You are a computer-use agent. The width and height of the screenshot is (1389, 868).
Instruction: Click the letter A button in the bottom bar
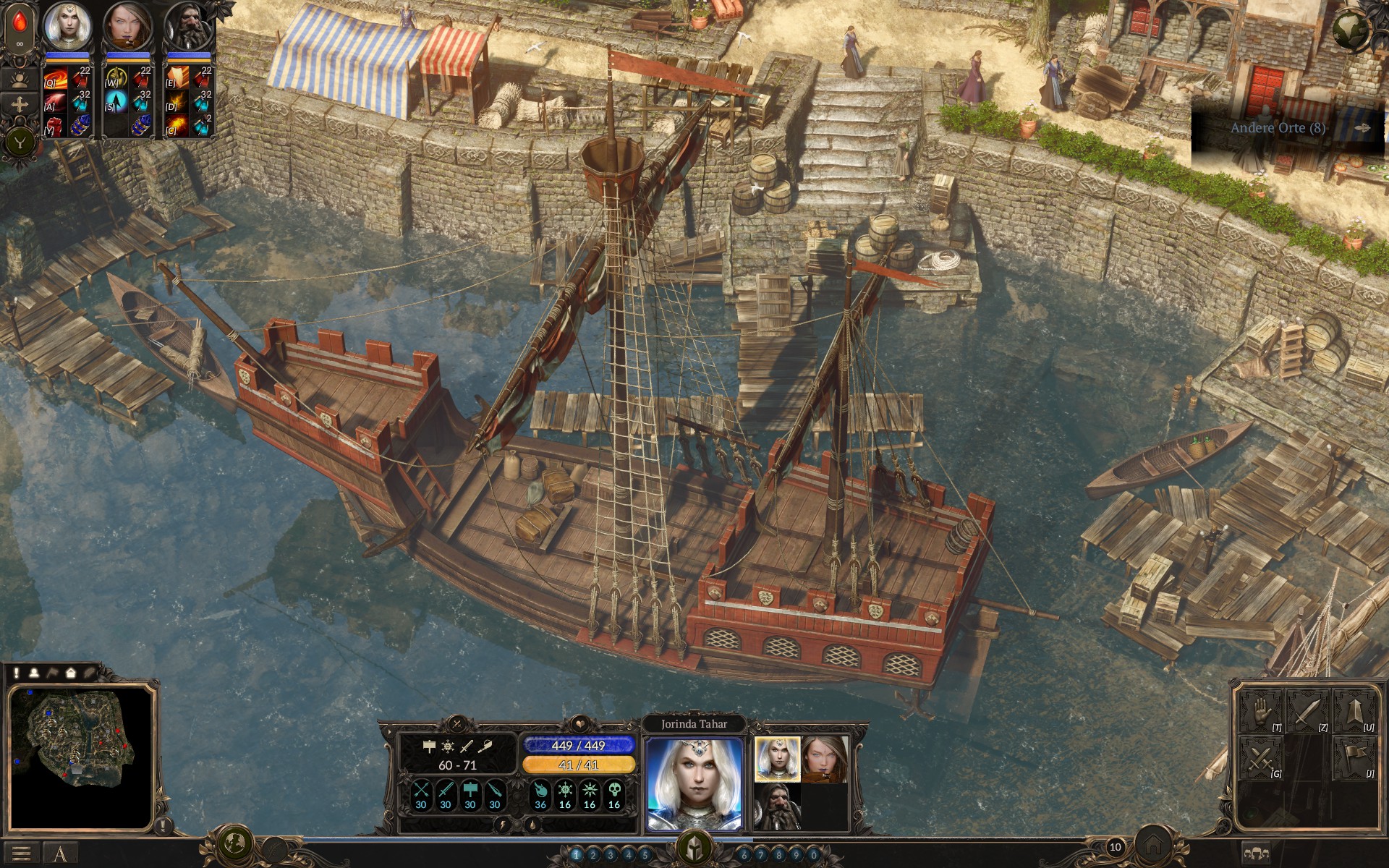tap(60, 854)
